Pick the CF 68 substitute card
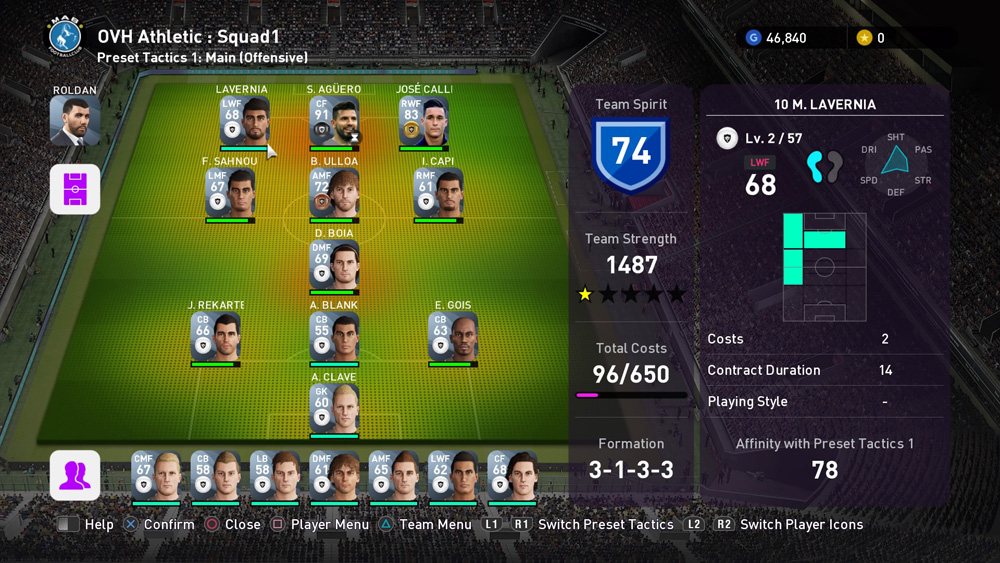 [512, 476]
